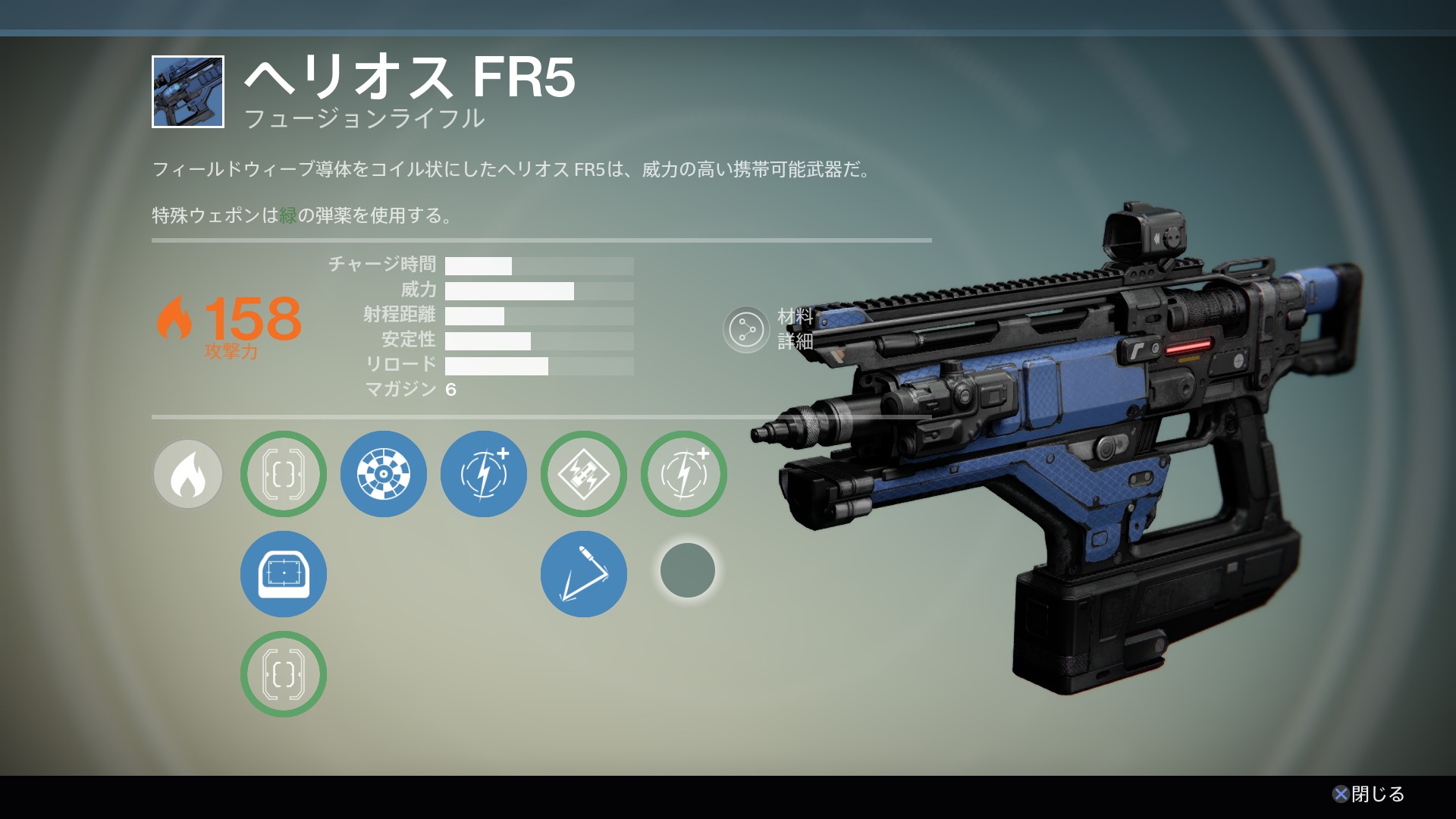Screen dimensions: 1456x819
Task: Open the 材料詳細 materials detail icon
Action: [746, 330]
